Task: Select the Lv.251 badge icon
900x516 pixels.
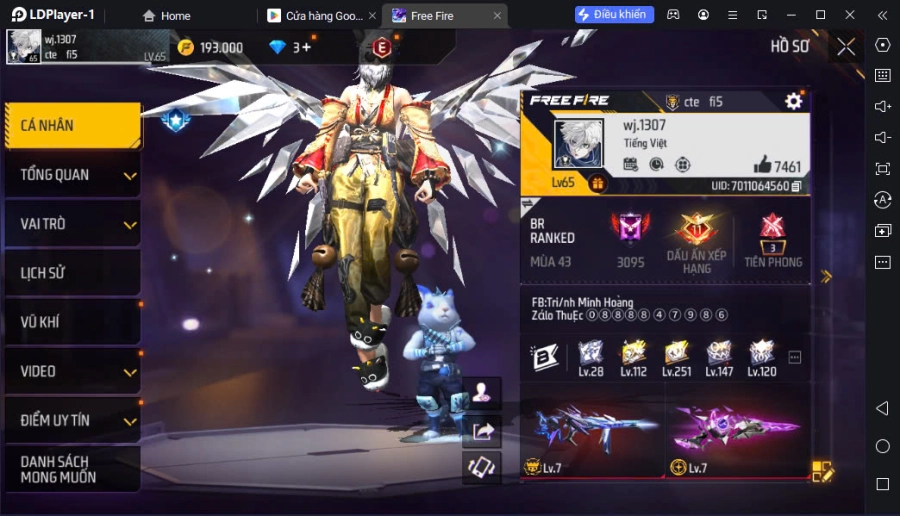Action: pyautogui.click(x=676, y=354)
